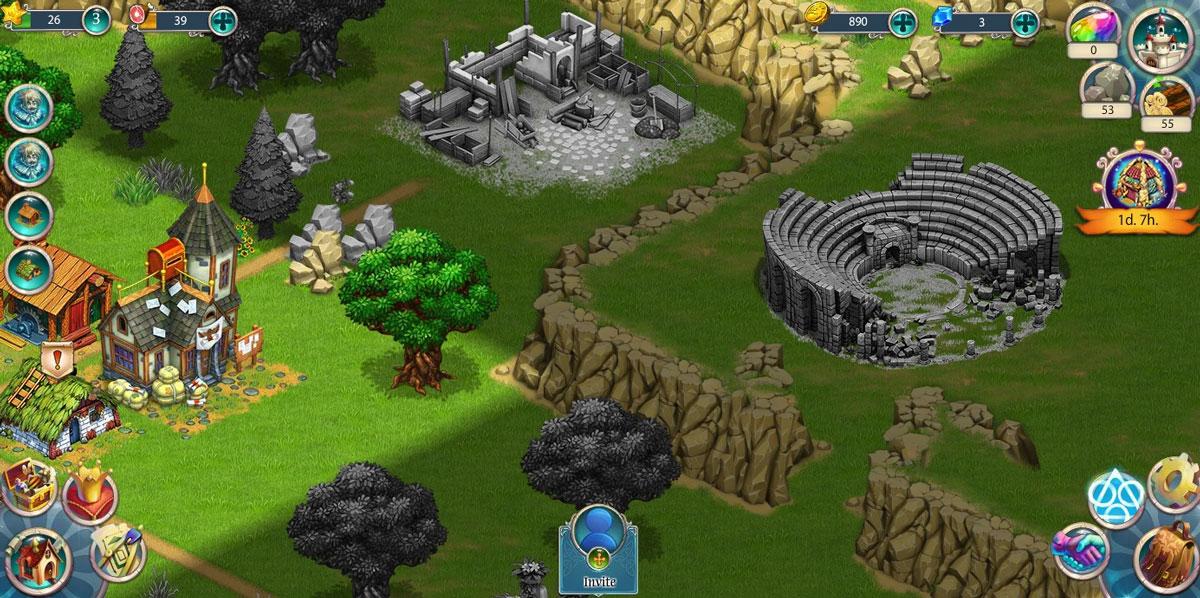
Task: Add more energy with the plus button
Action: (x=223, y=19)
